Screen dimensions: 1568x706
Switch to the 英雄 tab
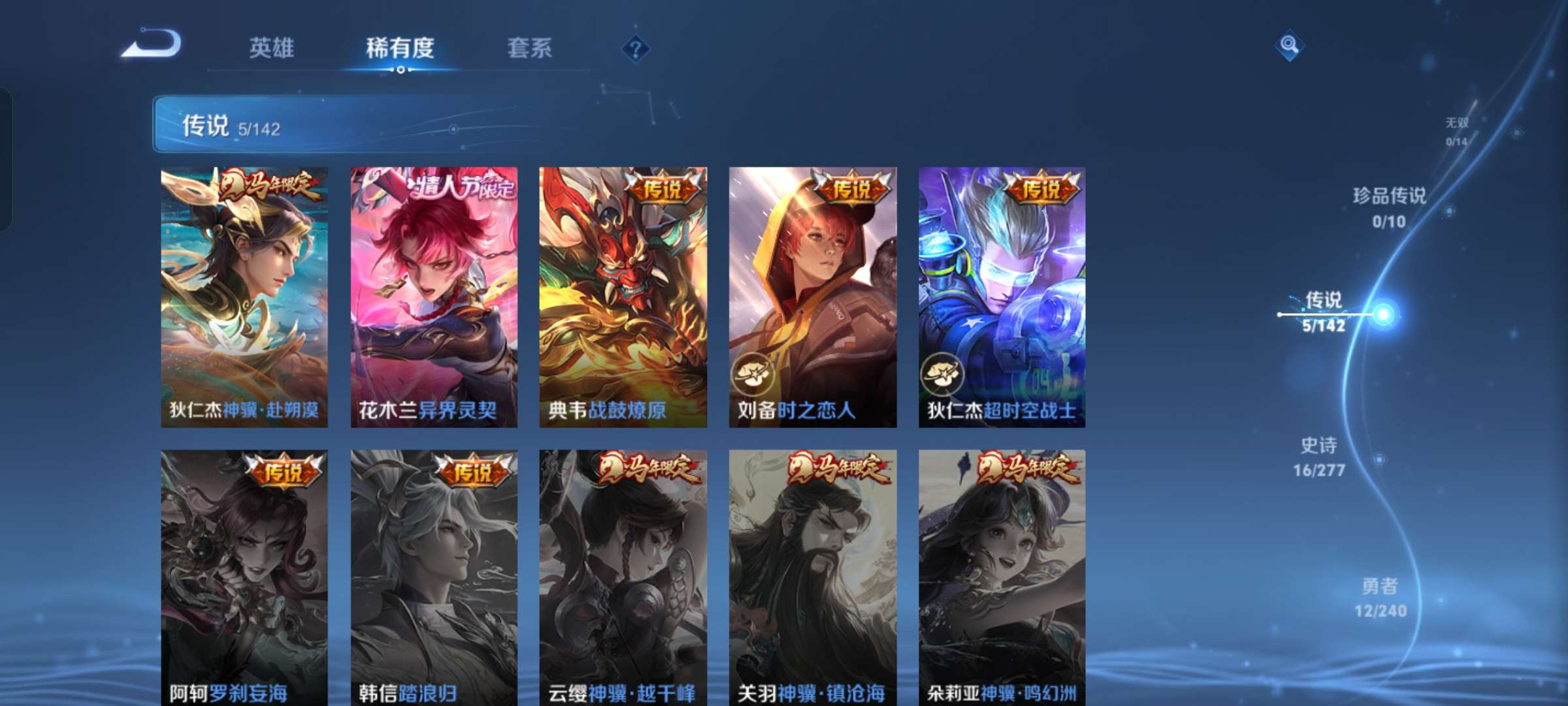272,47
